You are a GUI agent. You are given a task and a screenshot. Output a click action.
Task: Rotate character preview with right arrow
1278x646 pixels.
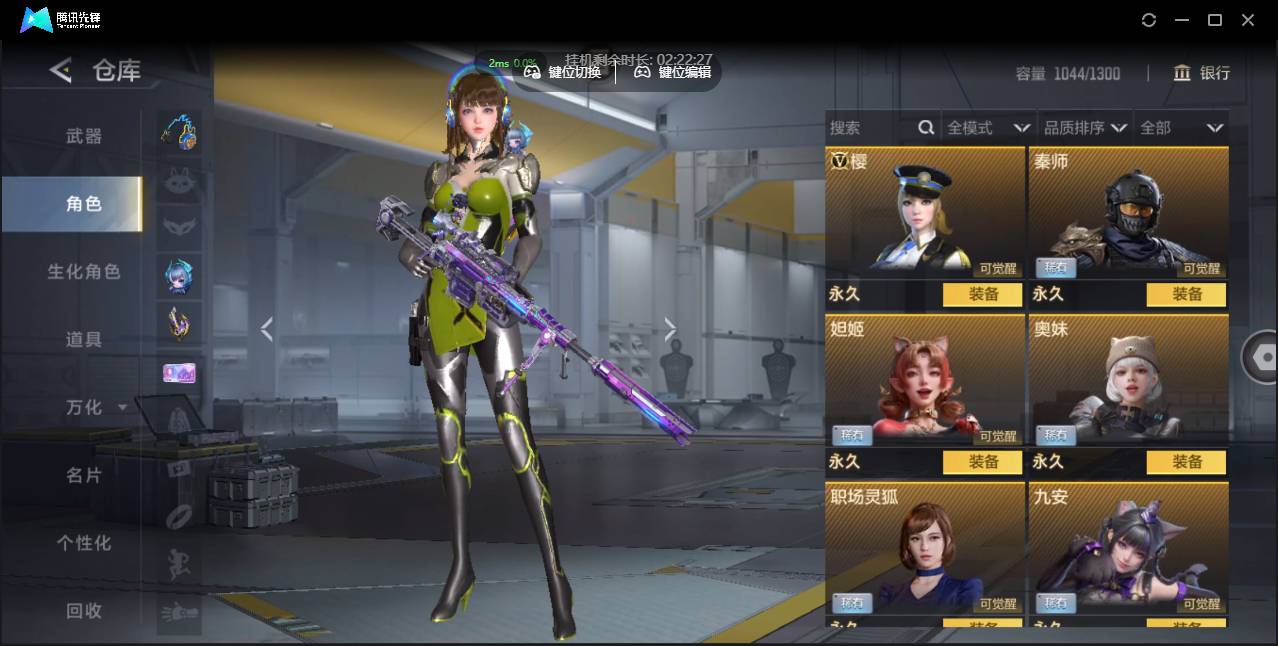pyautogui.click(x=670, y=329)
